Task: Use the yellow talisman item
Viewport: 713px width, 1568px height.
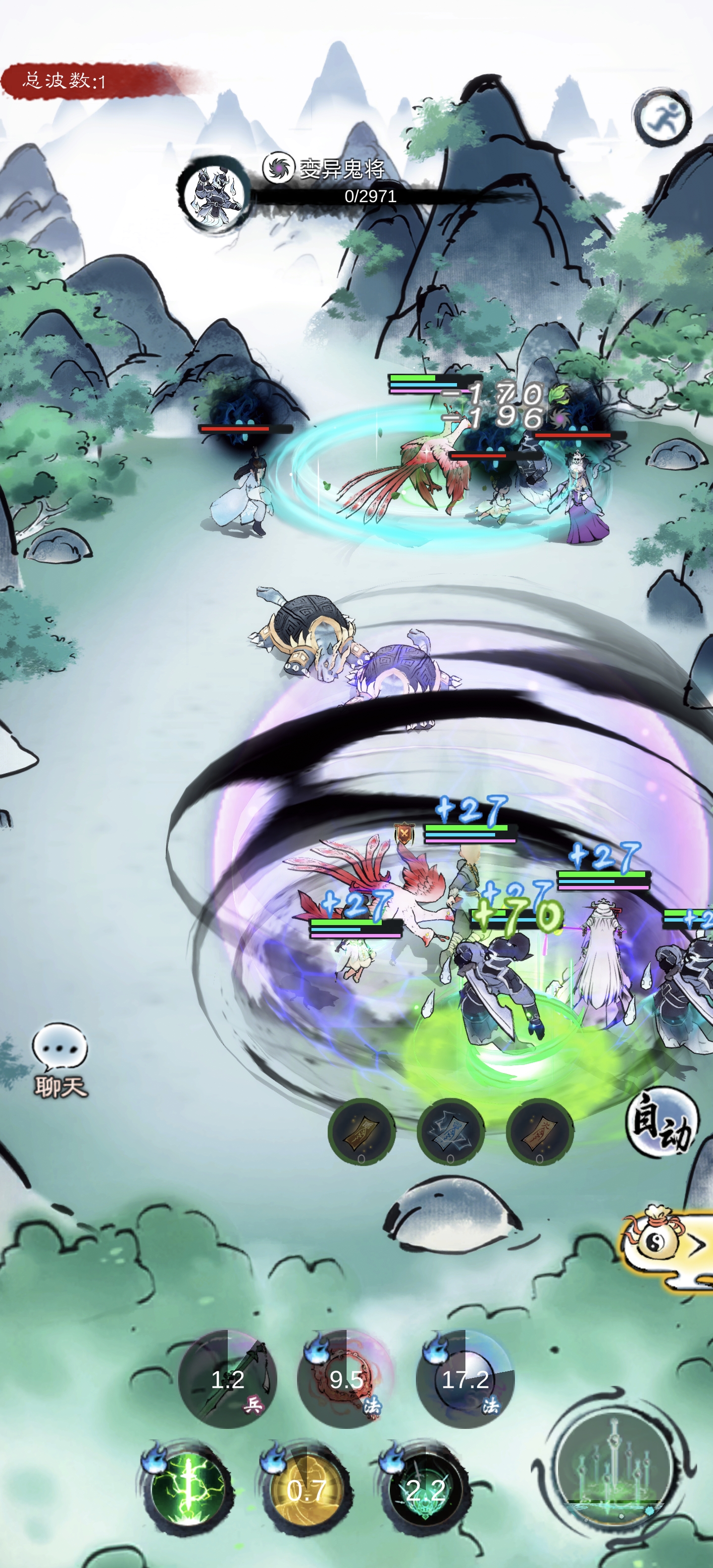Action: click(361, 1131)
